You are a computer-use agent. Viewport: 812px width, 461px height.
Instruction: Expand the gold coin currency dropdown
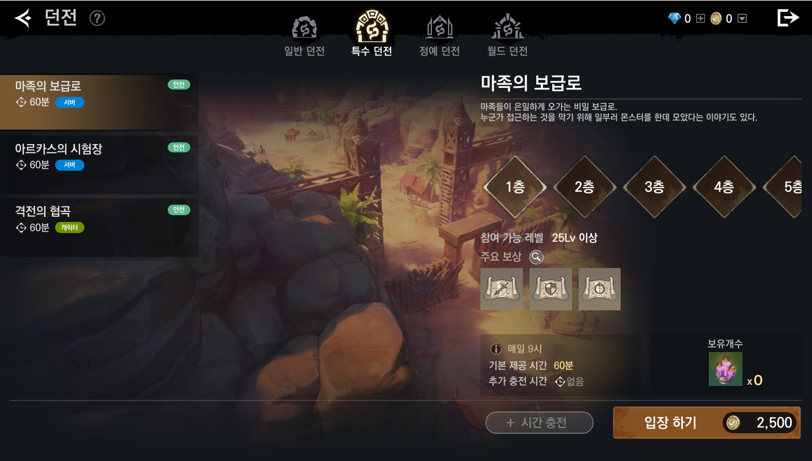click(742, 18)
